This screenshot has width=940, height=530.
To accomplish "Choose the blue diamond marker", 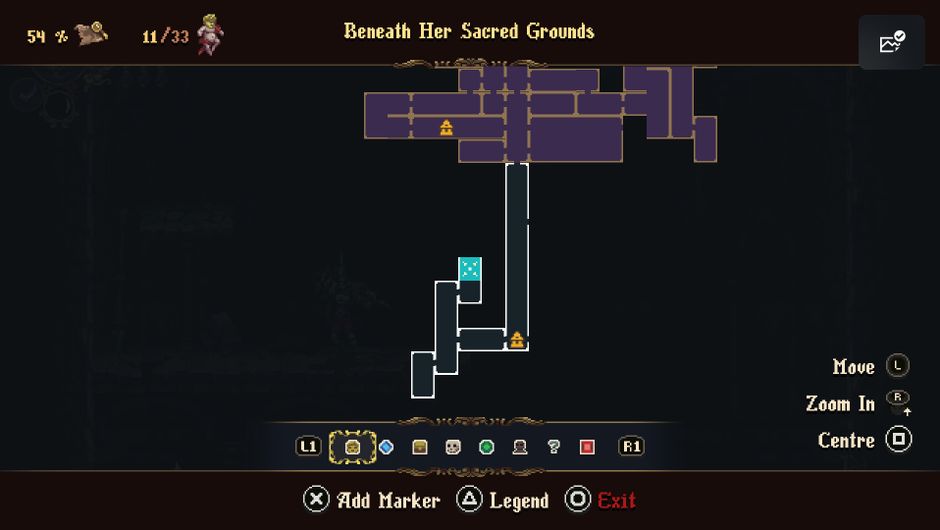I will [386, 447].
